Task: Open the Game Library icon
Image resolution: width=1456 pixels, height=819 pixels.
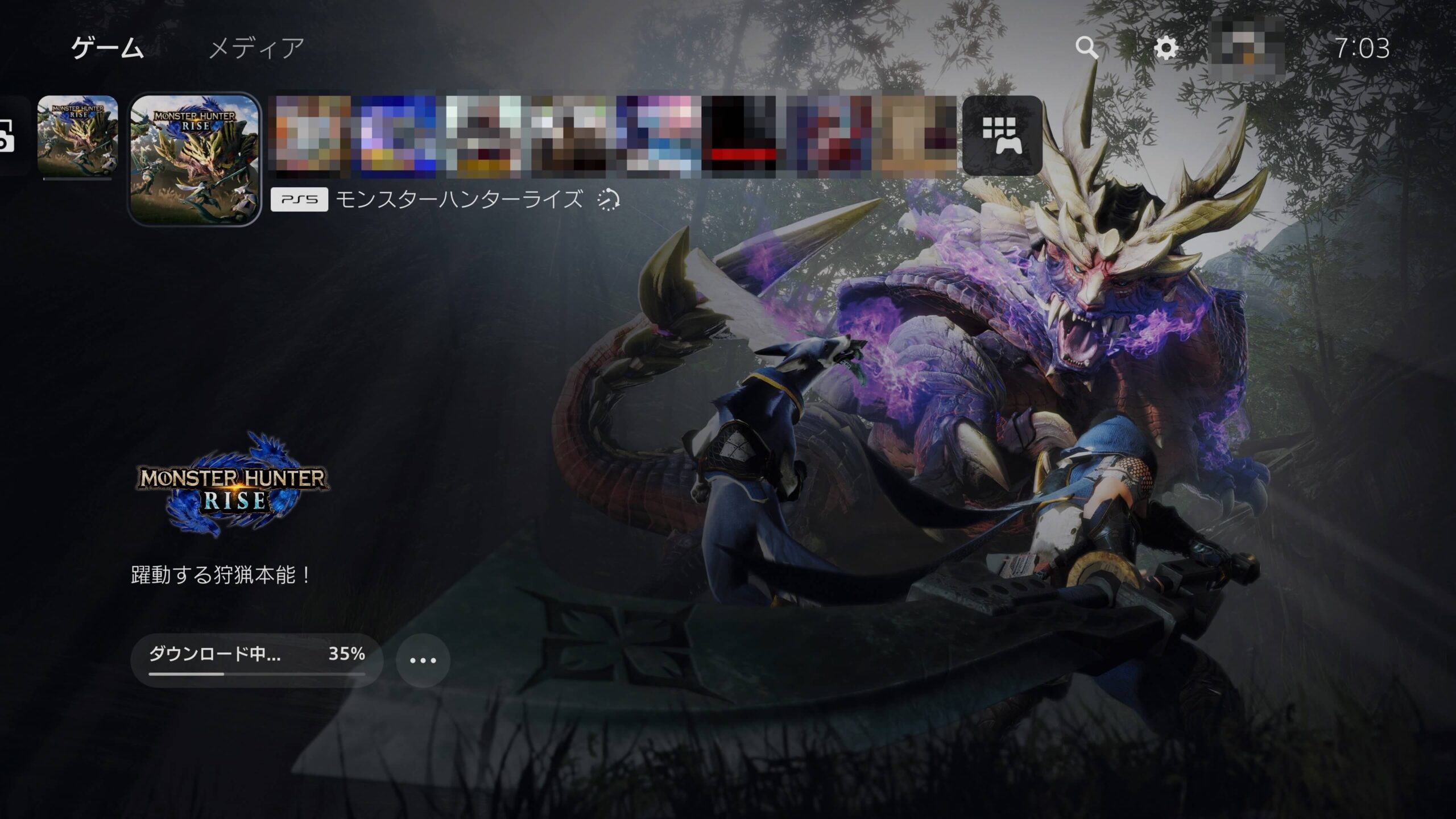Action: coord(1002,135)
